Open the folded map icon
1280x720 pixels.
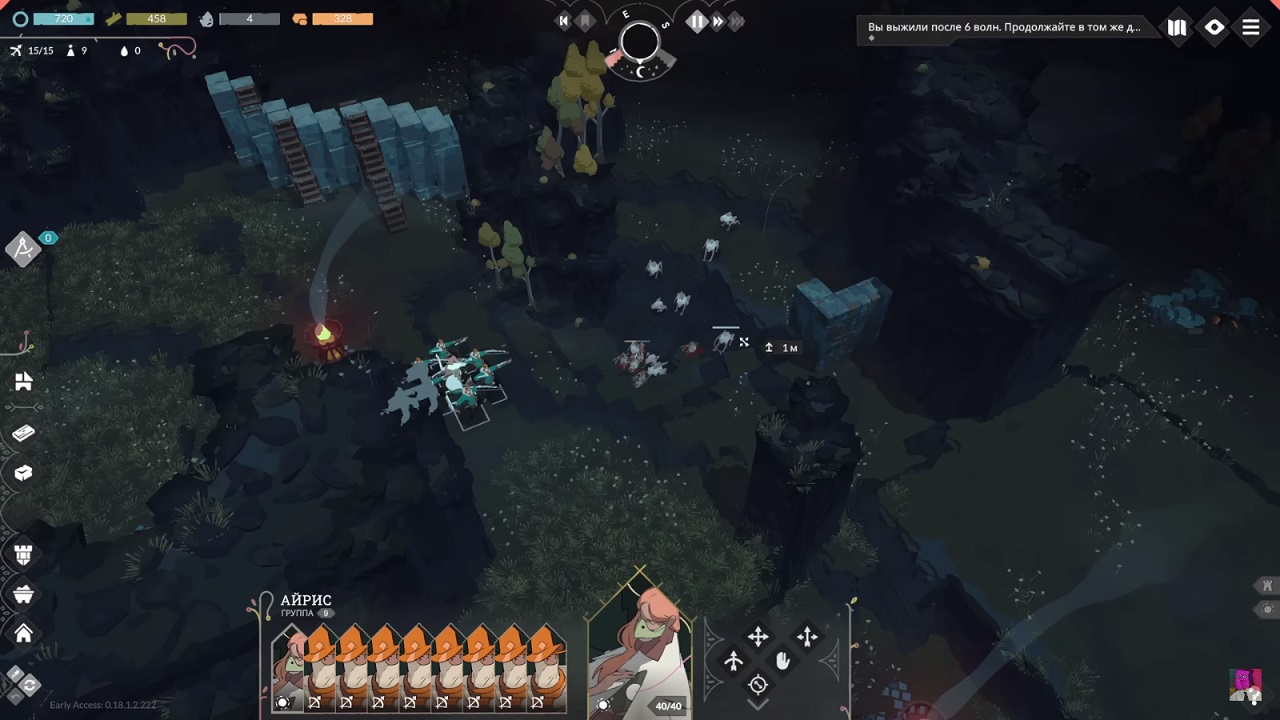(1177, 28)
